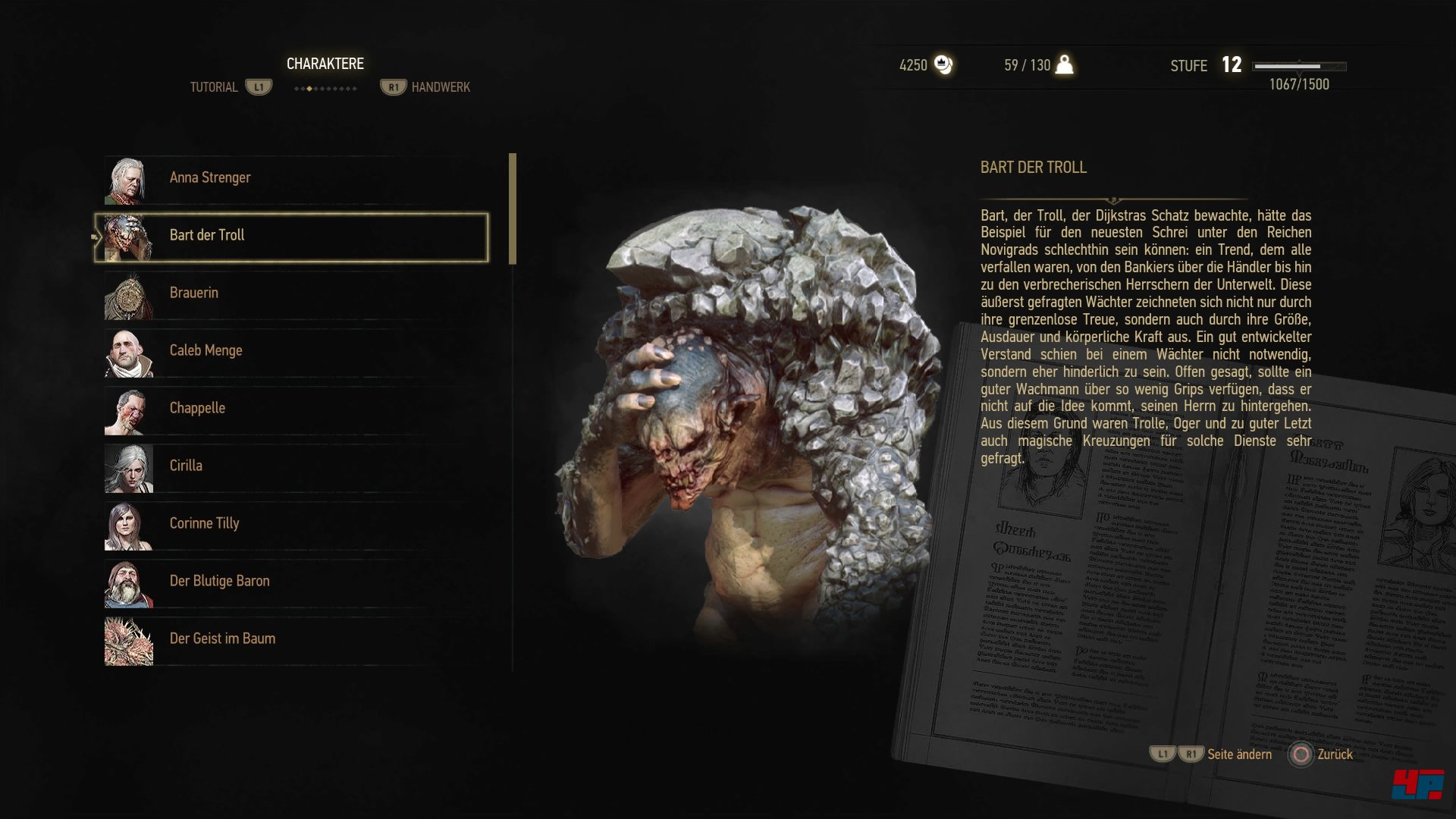Click the R1 shoulder button icon near Handwerk
The height and width of the screenshot is (819, 1456).
pyautogui.click(x=392, y=86)
